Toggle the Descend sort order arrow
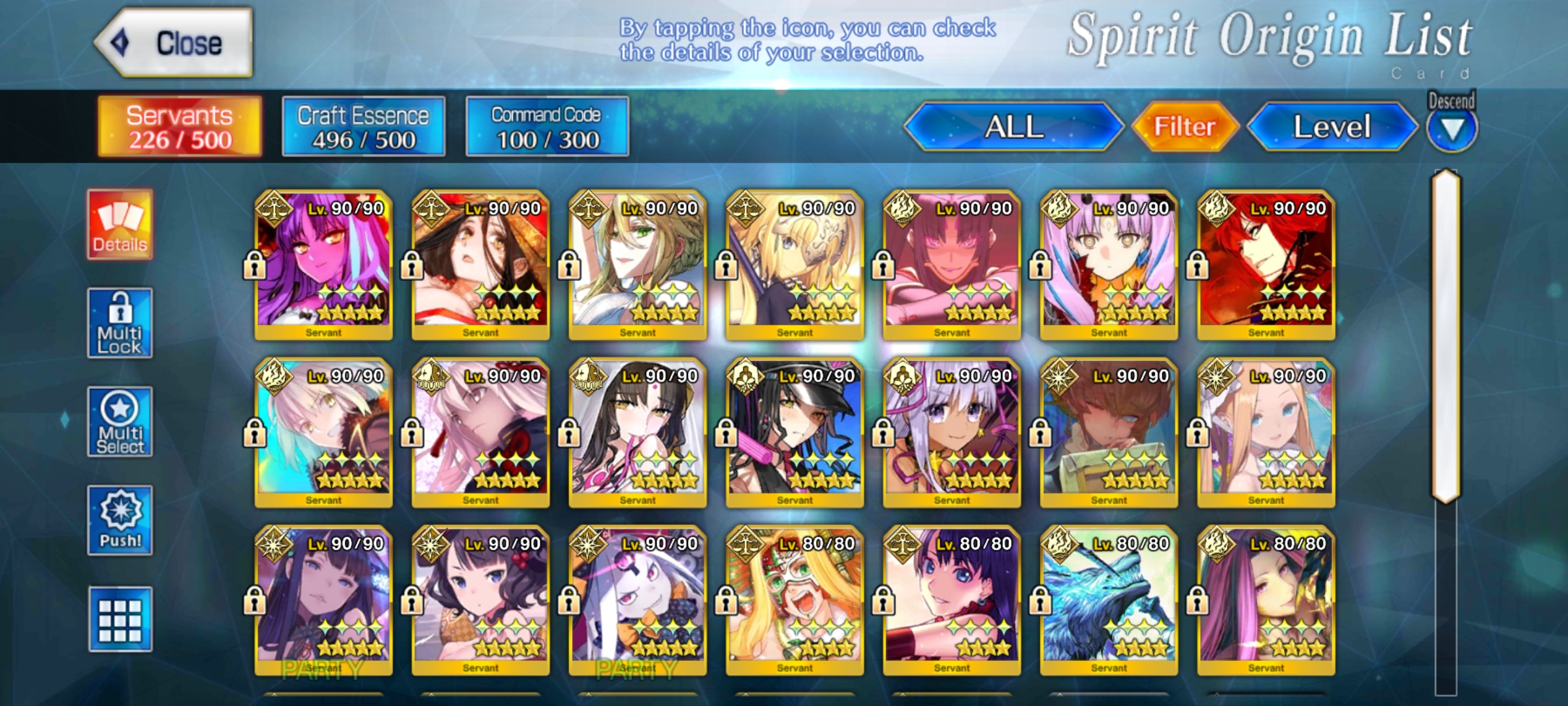 [x=1451, y=128]
